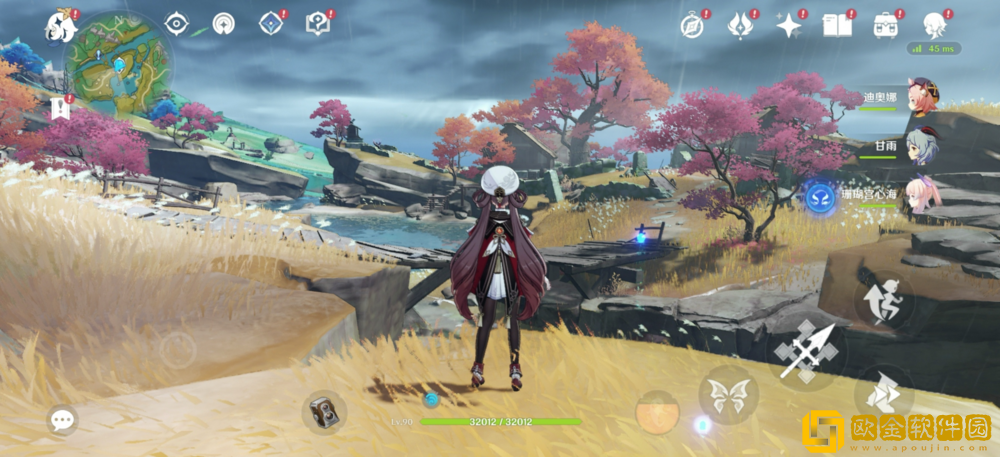
Task: Tap the sprint running-figure button
Action: point(884,301)
